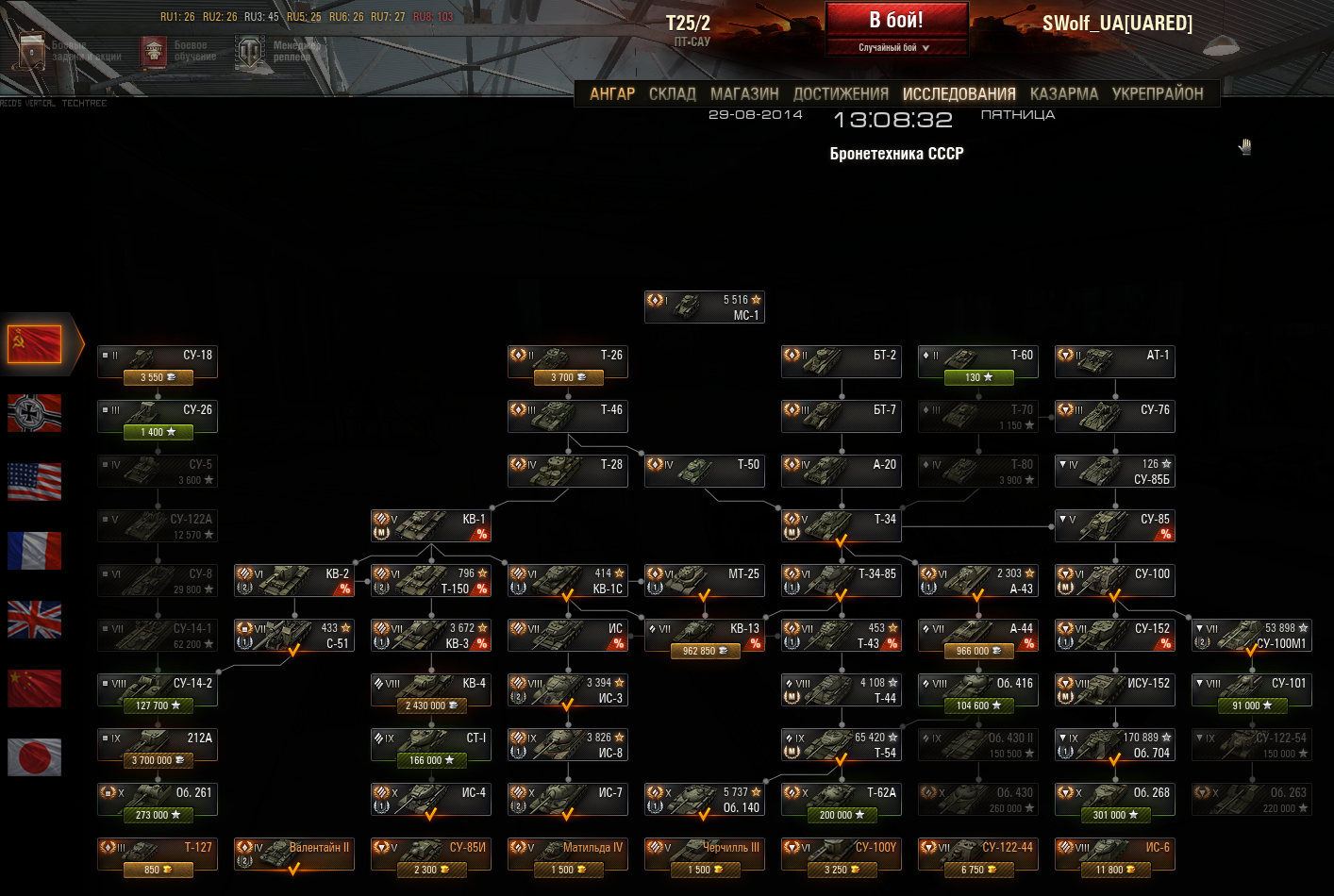Select the ИС-7 tier X tank
Screen dimensions: 1334x896
567,800
